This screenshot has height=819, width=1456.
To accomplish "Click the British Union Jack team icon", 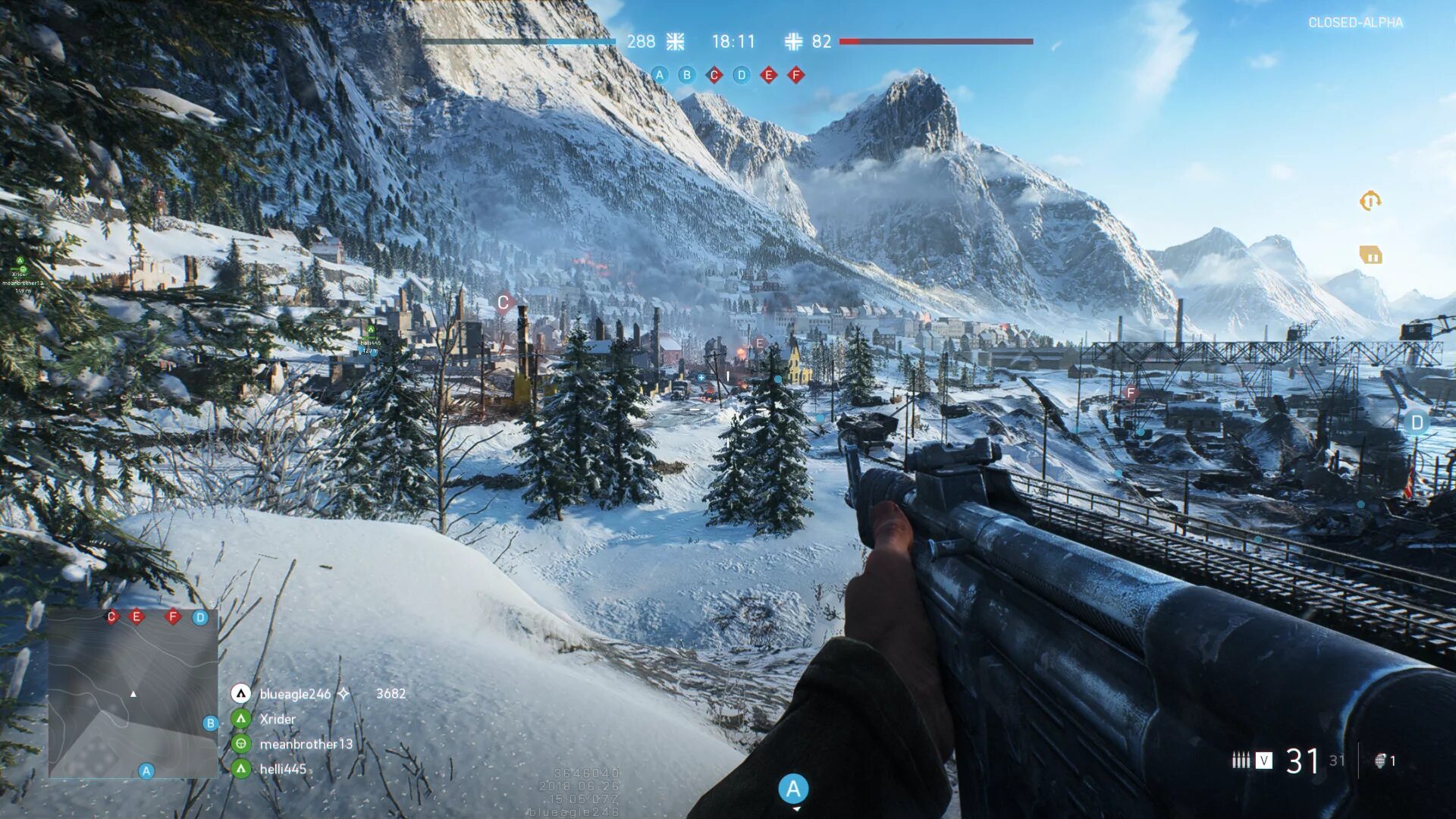I will click(675, 42).
